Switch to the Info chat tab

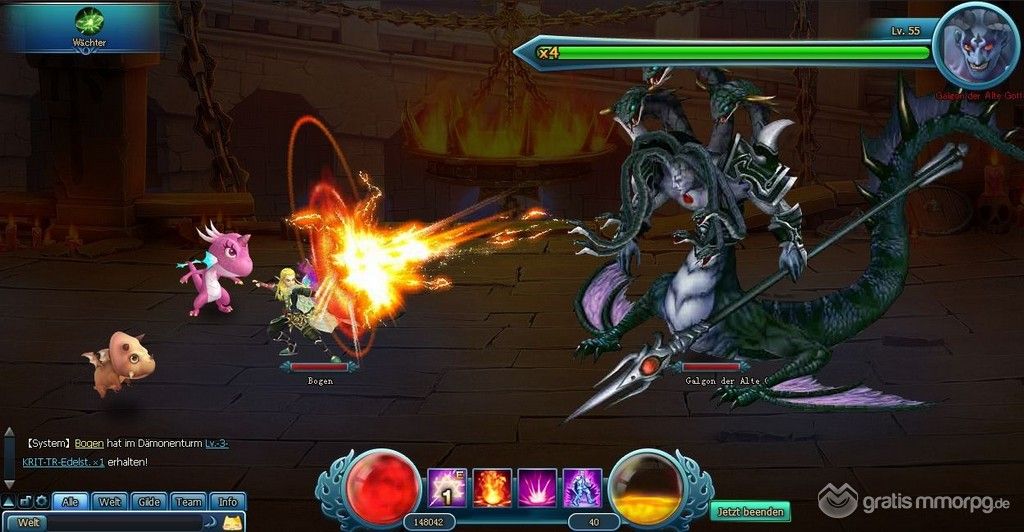[x=228, y=502]
